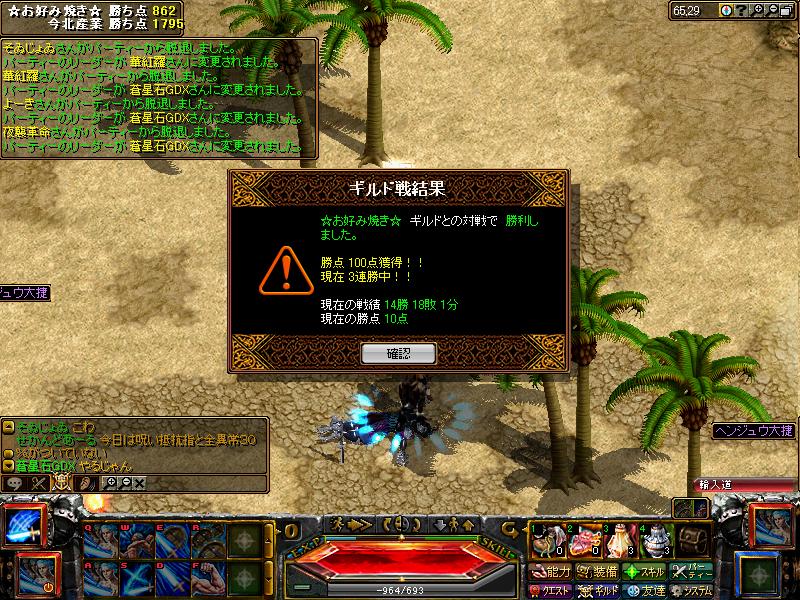Close the chat window with the X
Screen dimensions: 800x600
[x=139, y=483]
